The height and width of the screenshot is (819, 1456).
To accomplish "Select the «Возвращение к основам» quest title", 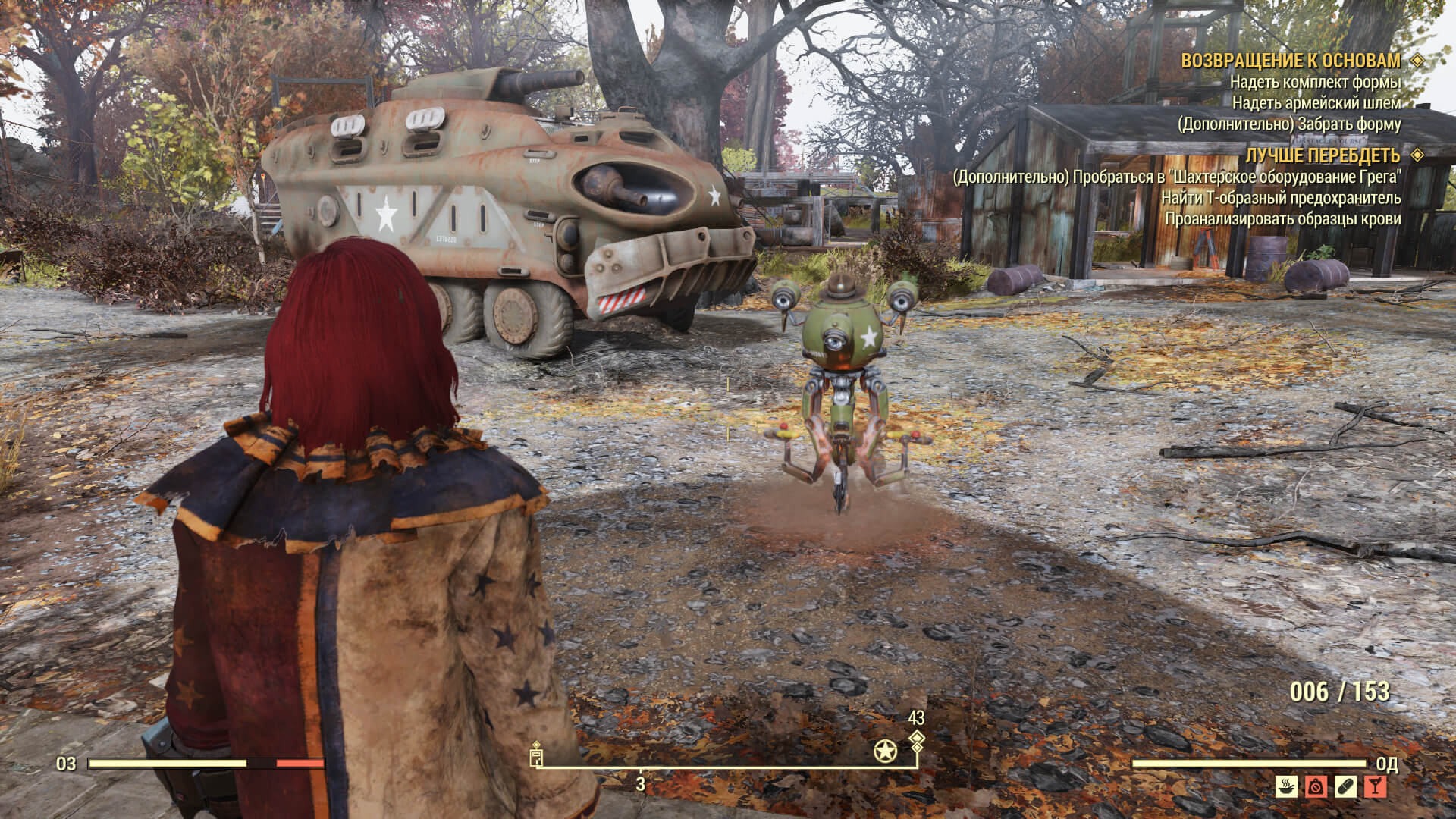I will click(x=1291, y=61).
